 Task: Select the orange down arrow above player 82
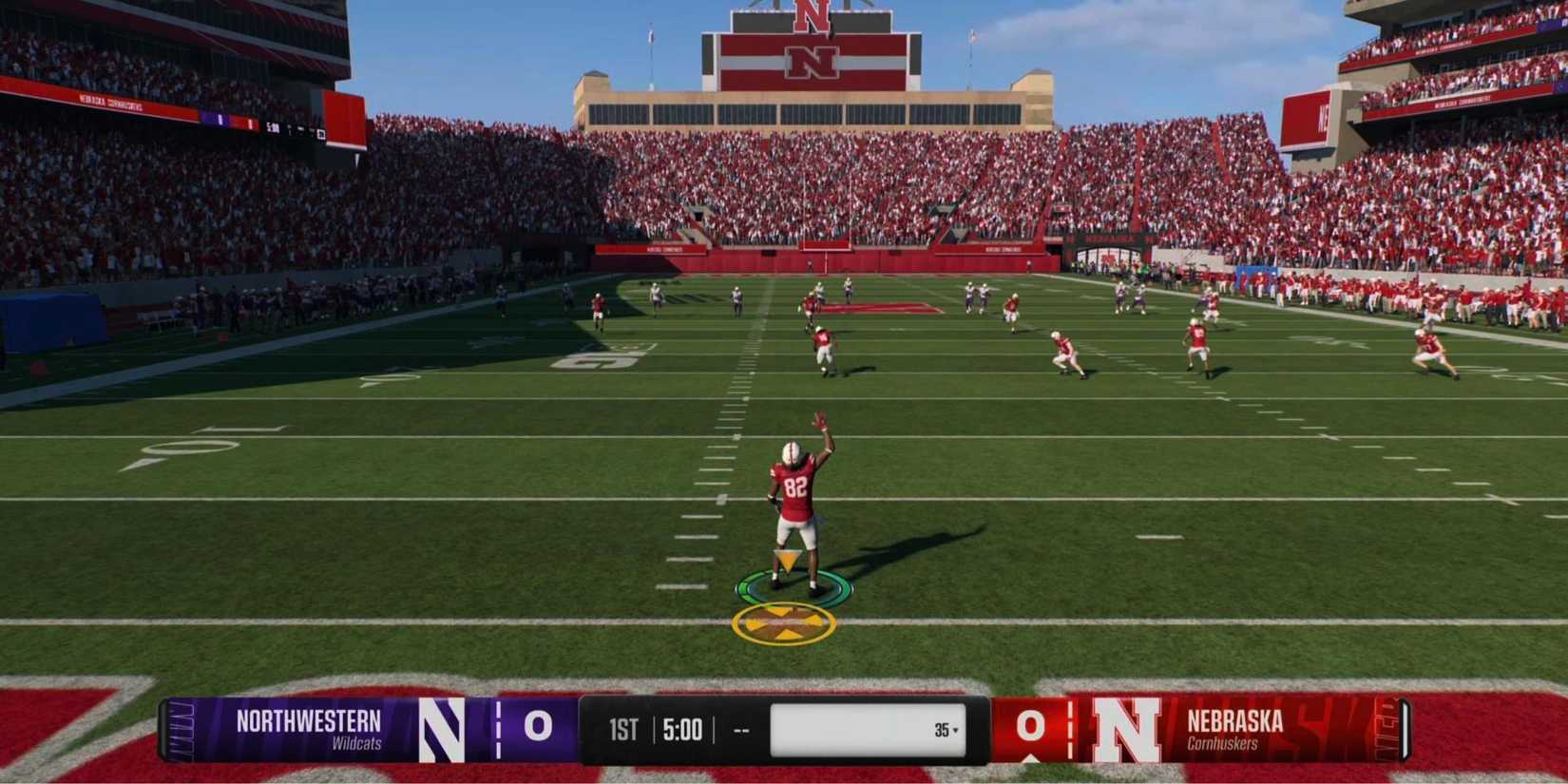[x=787, y=558]
